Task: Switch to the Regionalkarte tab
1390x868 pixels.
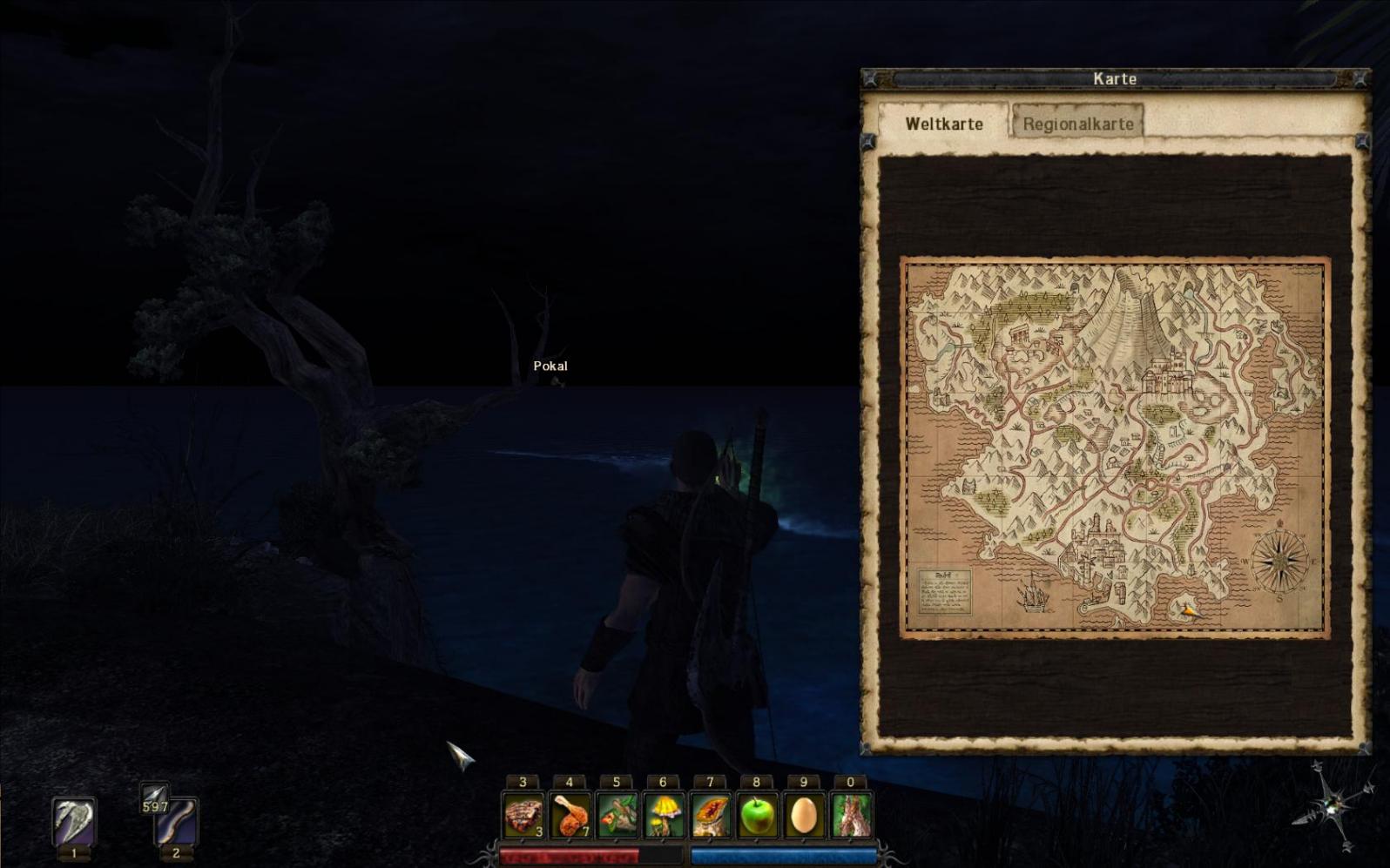Action: (1077, 123)
